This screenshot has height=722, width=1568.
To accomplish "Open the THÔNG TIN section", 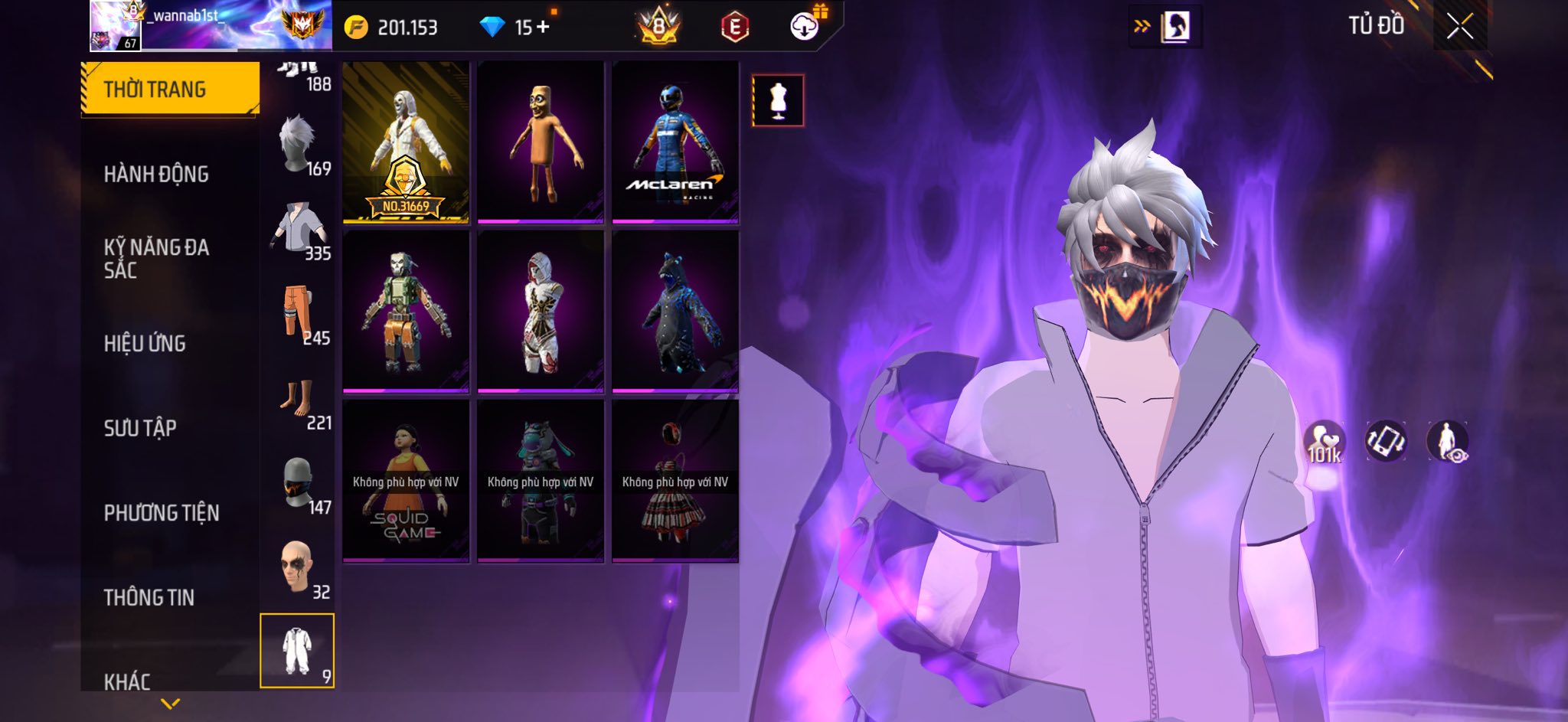I will (149, 596).
